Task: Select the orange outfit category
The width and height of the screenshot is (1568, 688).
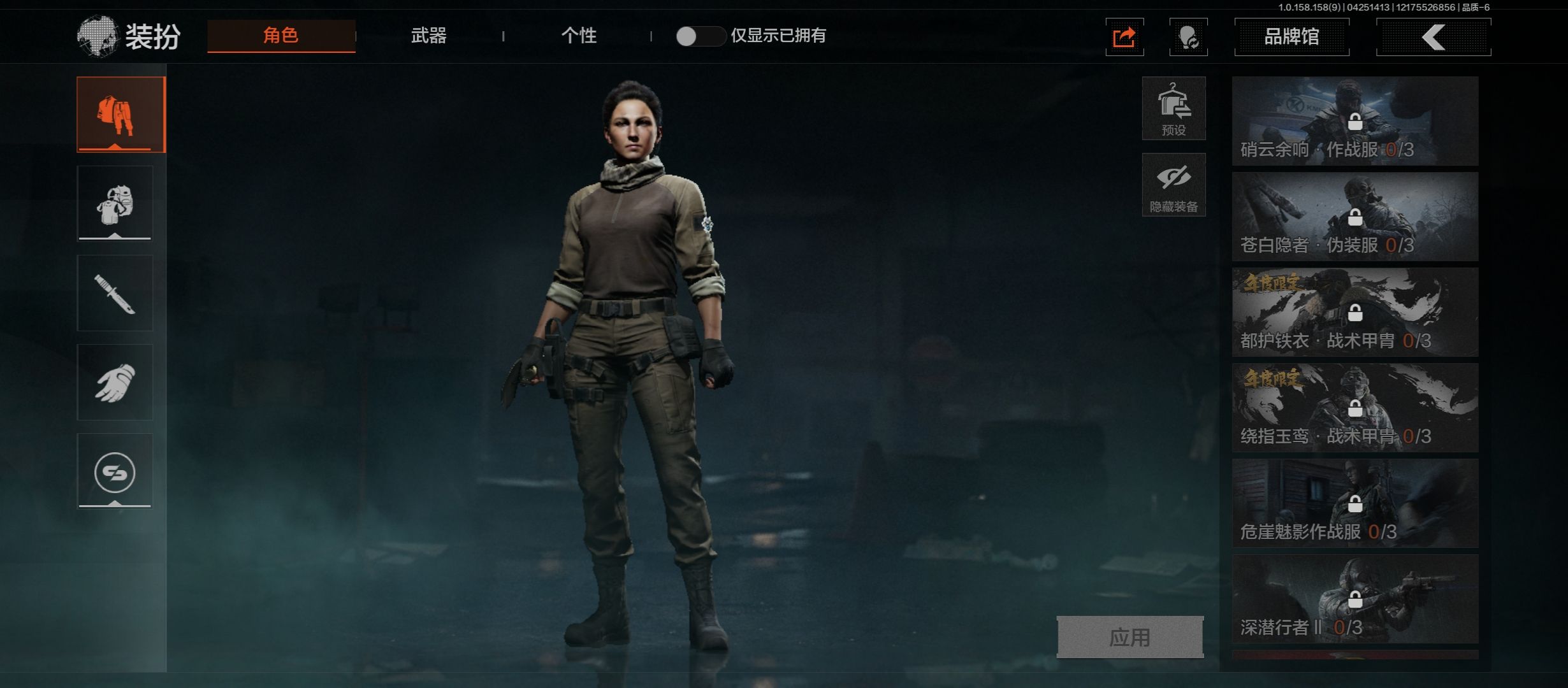Action: point(120,115)
